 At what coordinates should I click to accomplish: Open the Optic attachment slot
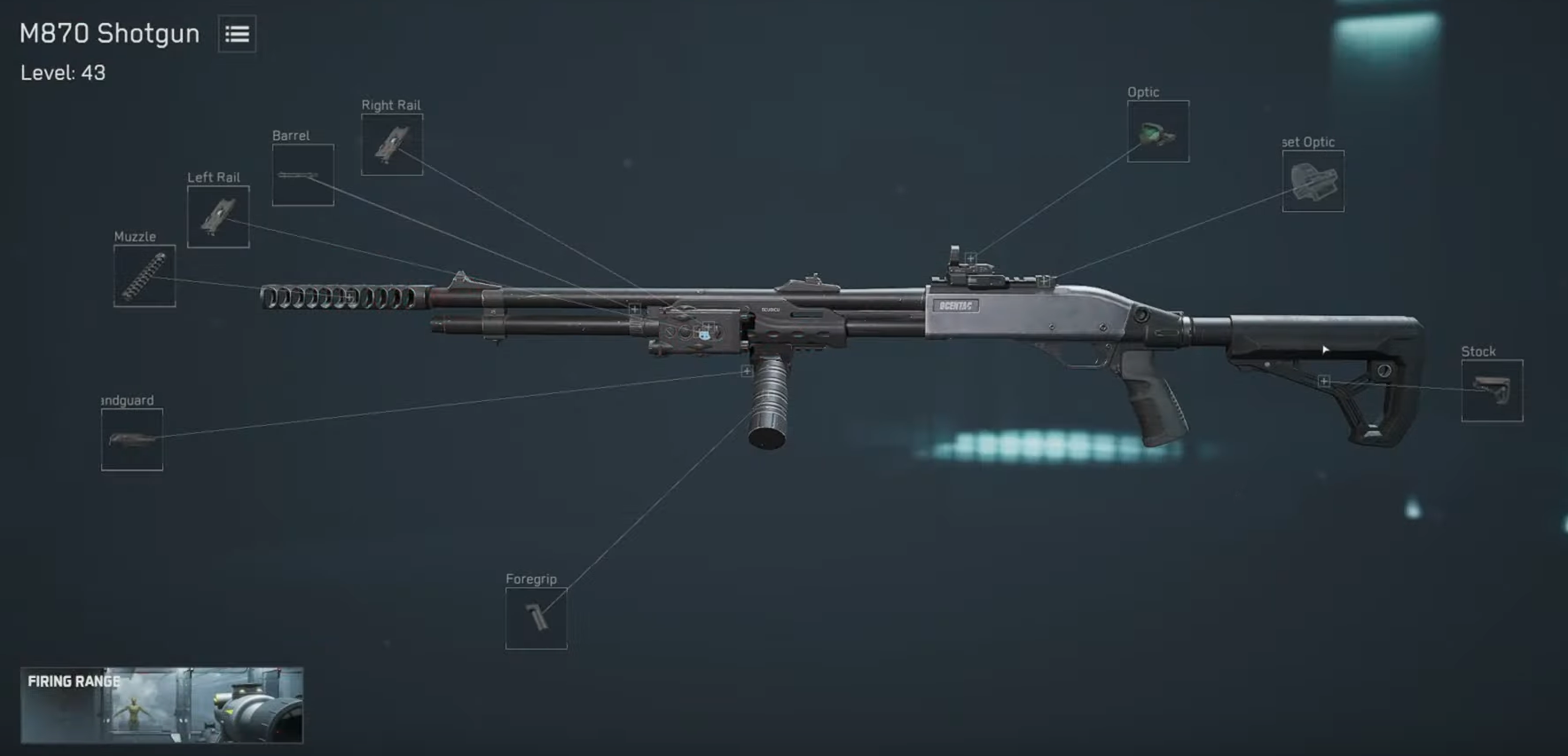[x=1157, y=133]
